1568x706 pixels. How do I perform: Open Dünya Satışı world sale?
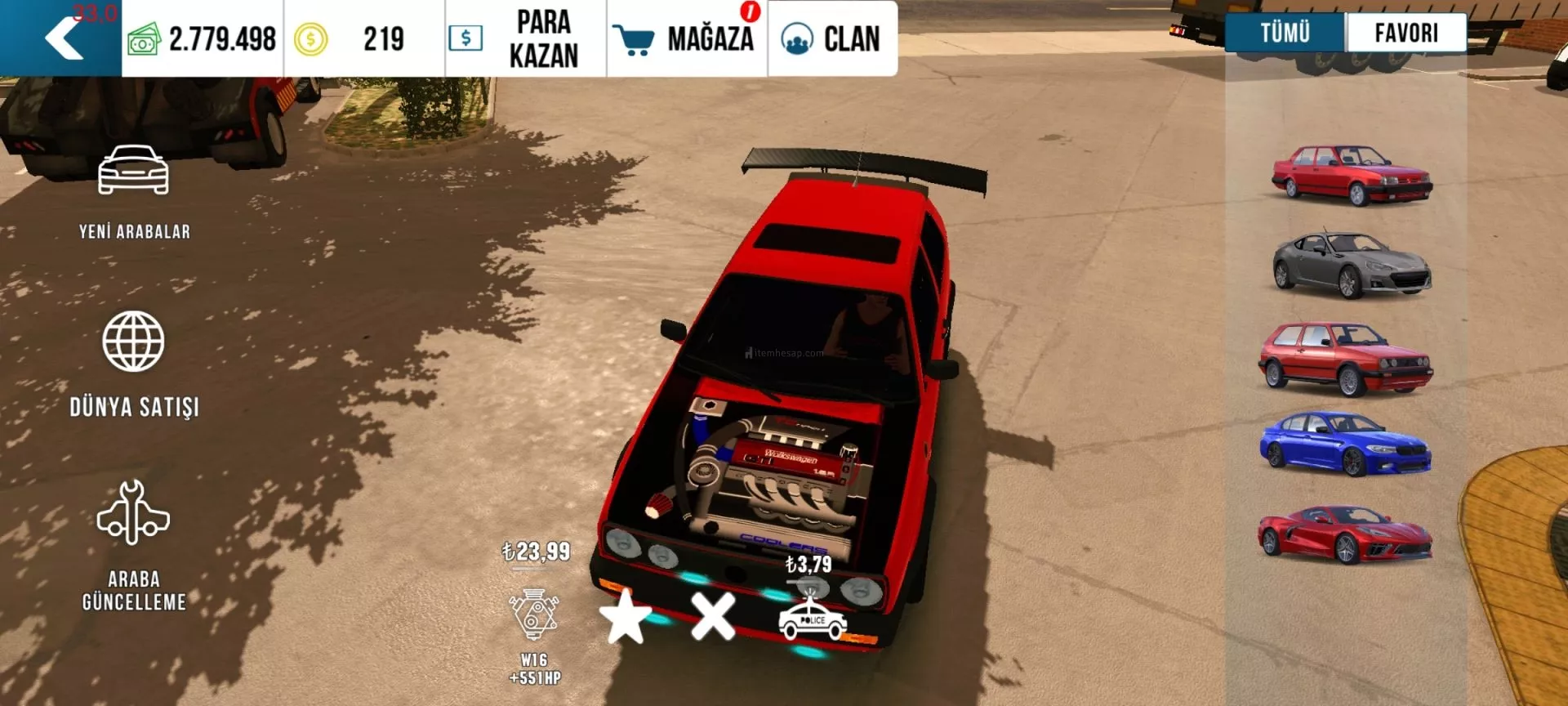(134, 363)
